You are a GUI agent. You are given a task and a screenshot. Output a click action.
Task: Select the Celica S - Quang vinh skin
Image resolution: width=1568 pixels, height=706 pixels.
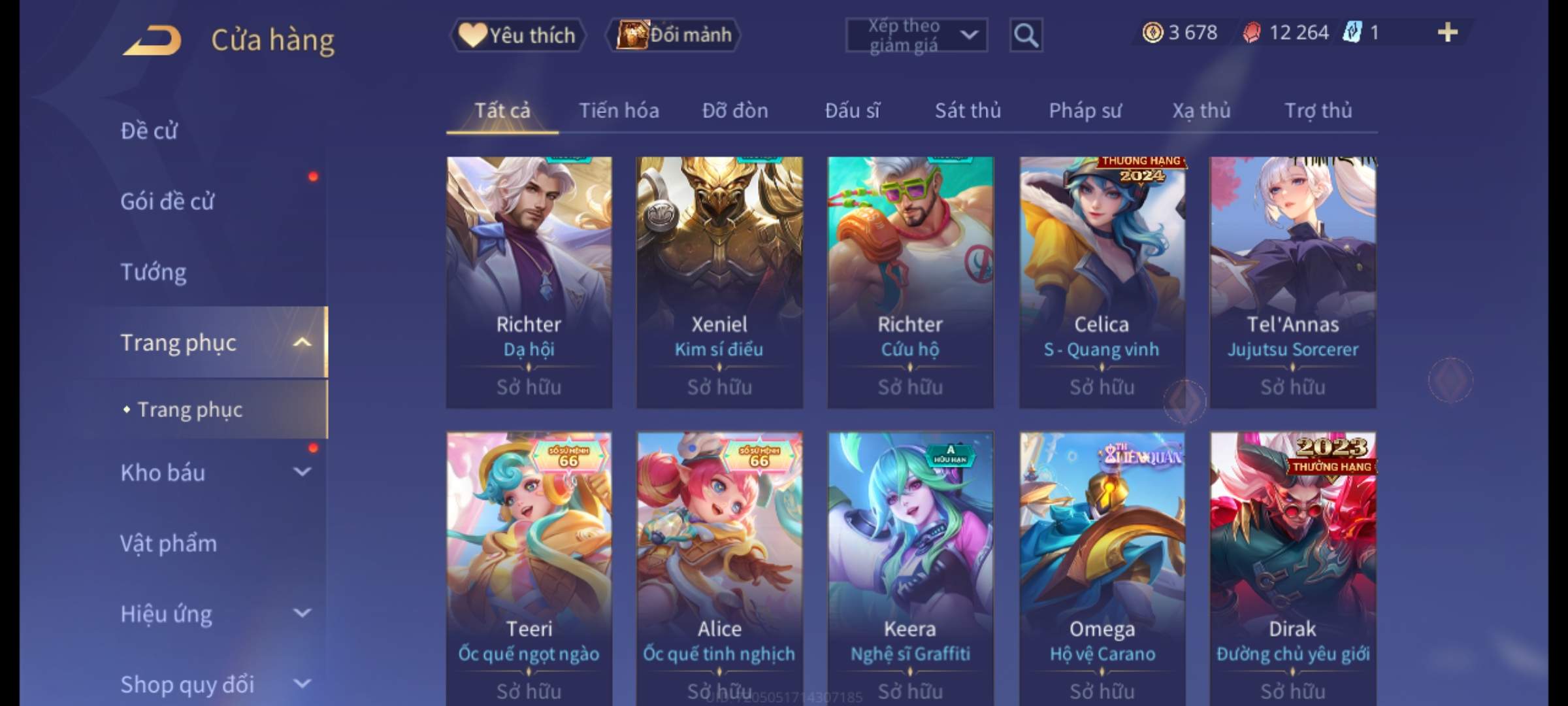coord(1102,281)
